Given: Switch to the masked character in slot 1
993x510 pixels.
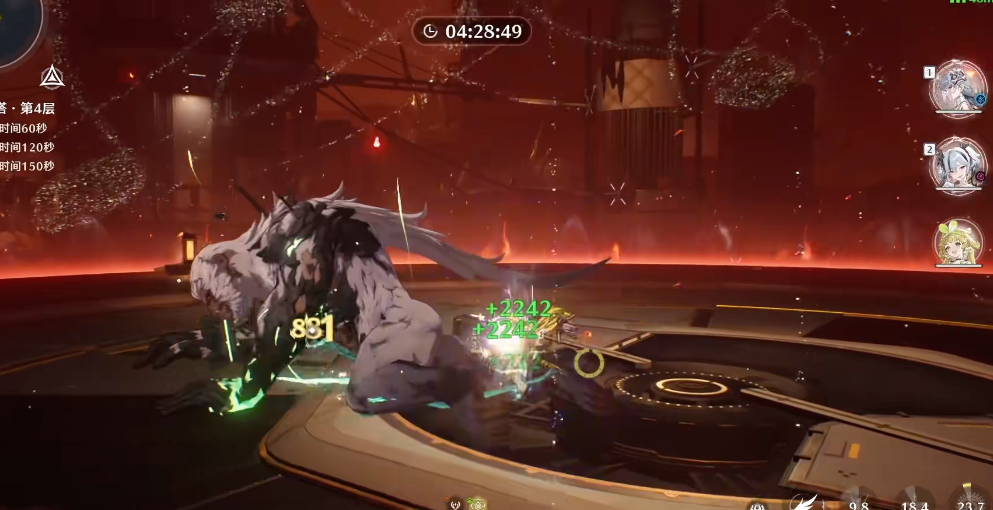Looking at the screenshot, I should [x=957, y=89].
